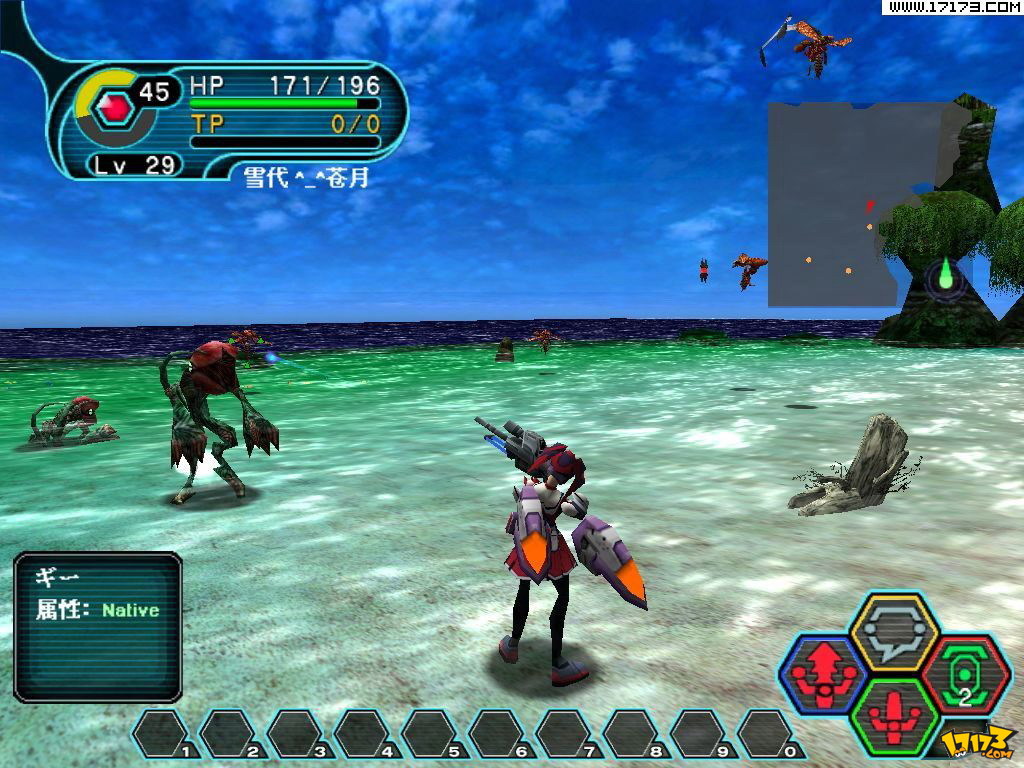Select the target info box showing Native
Image resolution: width=1024 pixels, height=768 pixels.
(98, 626)
